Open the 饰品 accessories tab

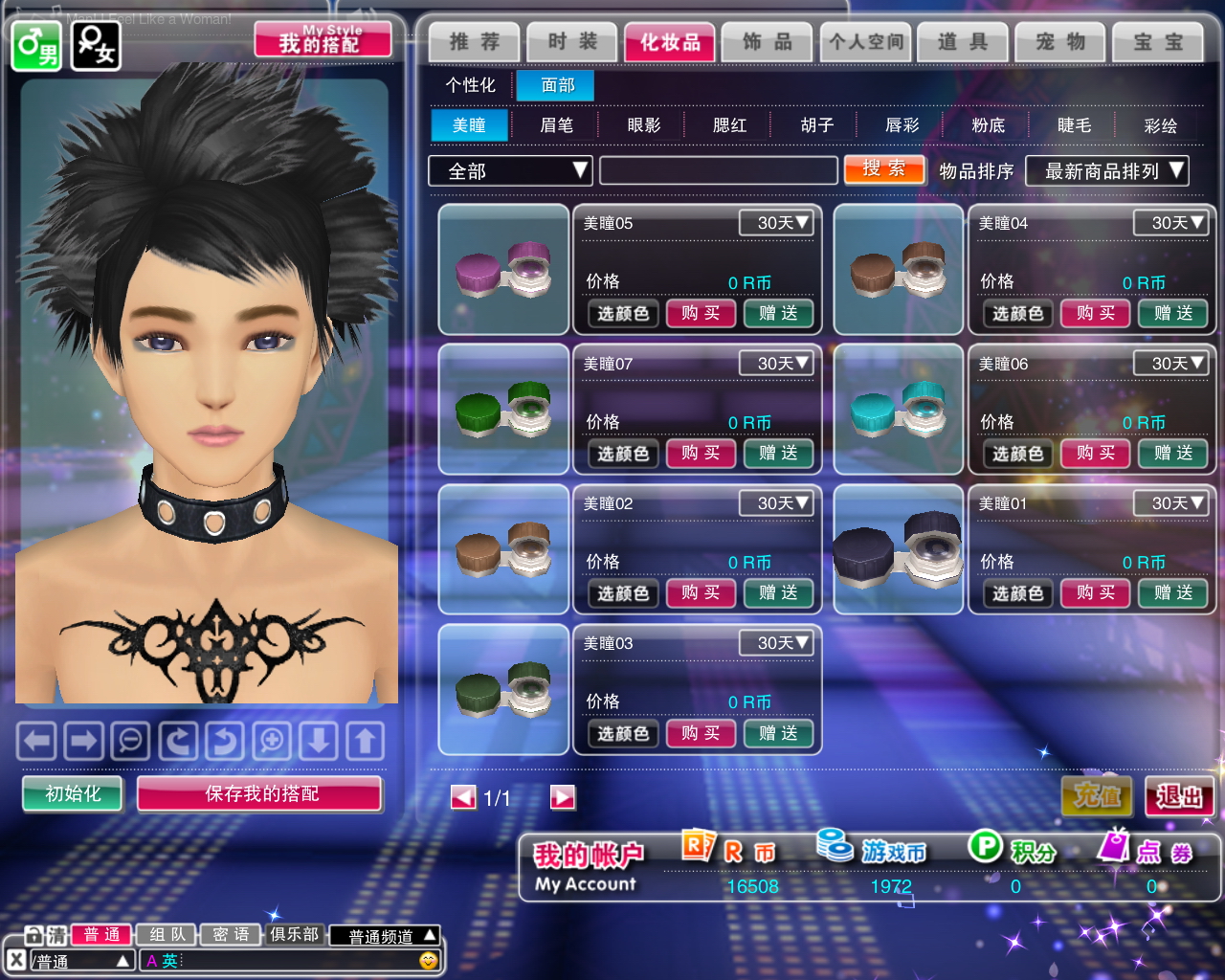(767, 42)
